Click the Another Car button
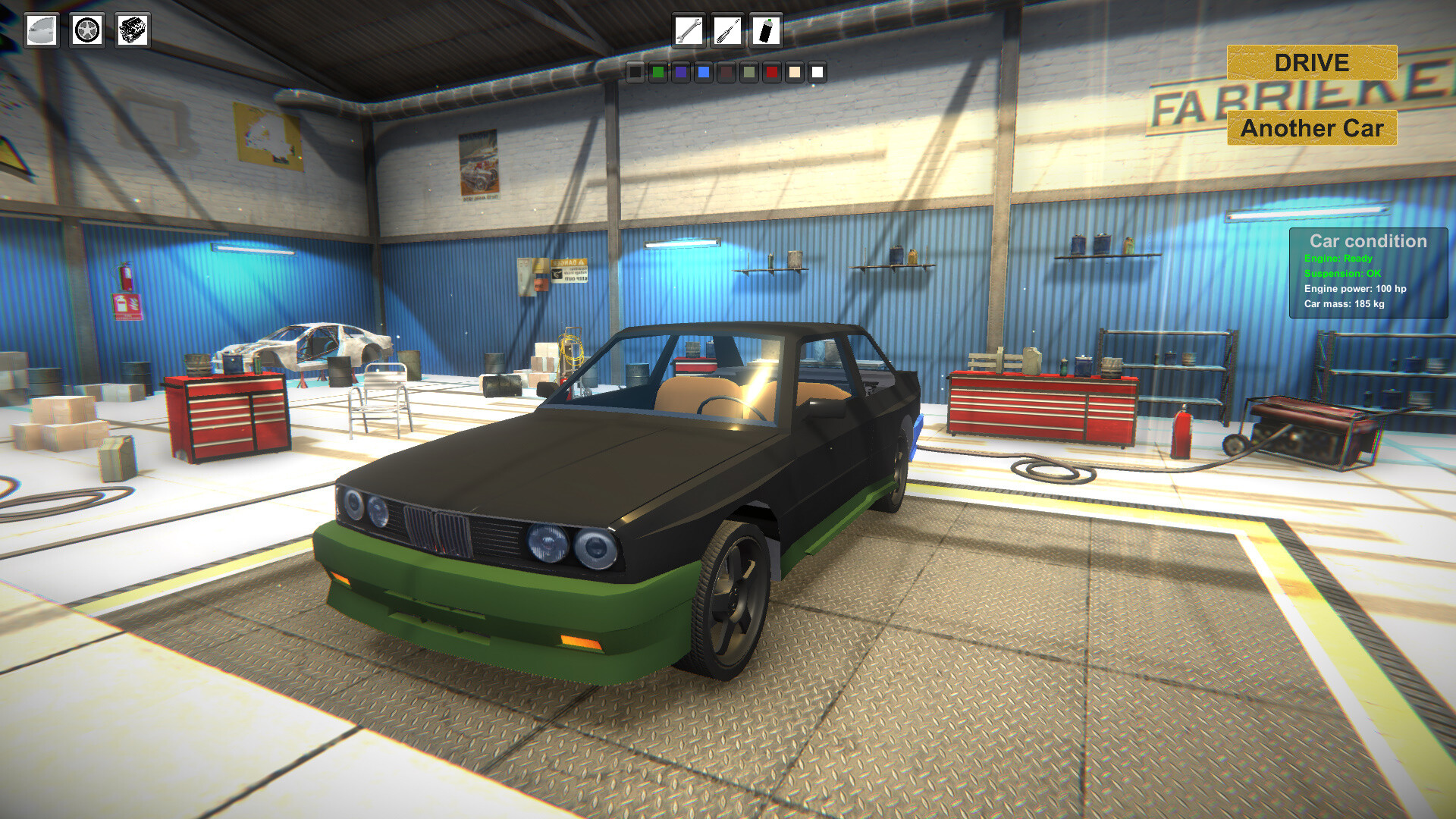This screenshot has width=1456, height=819. point(1311,129)
